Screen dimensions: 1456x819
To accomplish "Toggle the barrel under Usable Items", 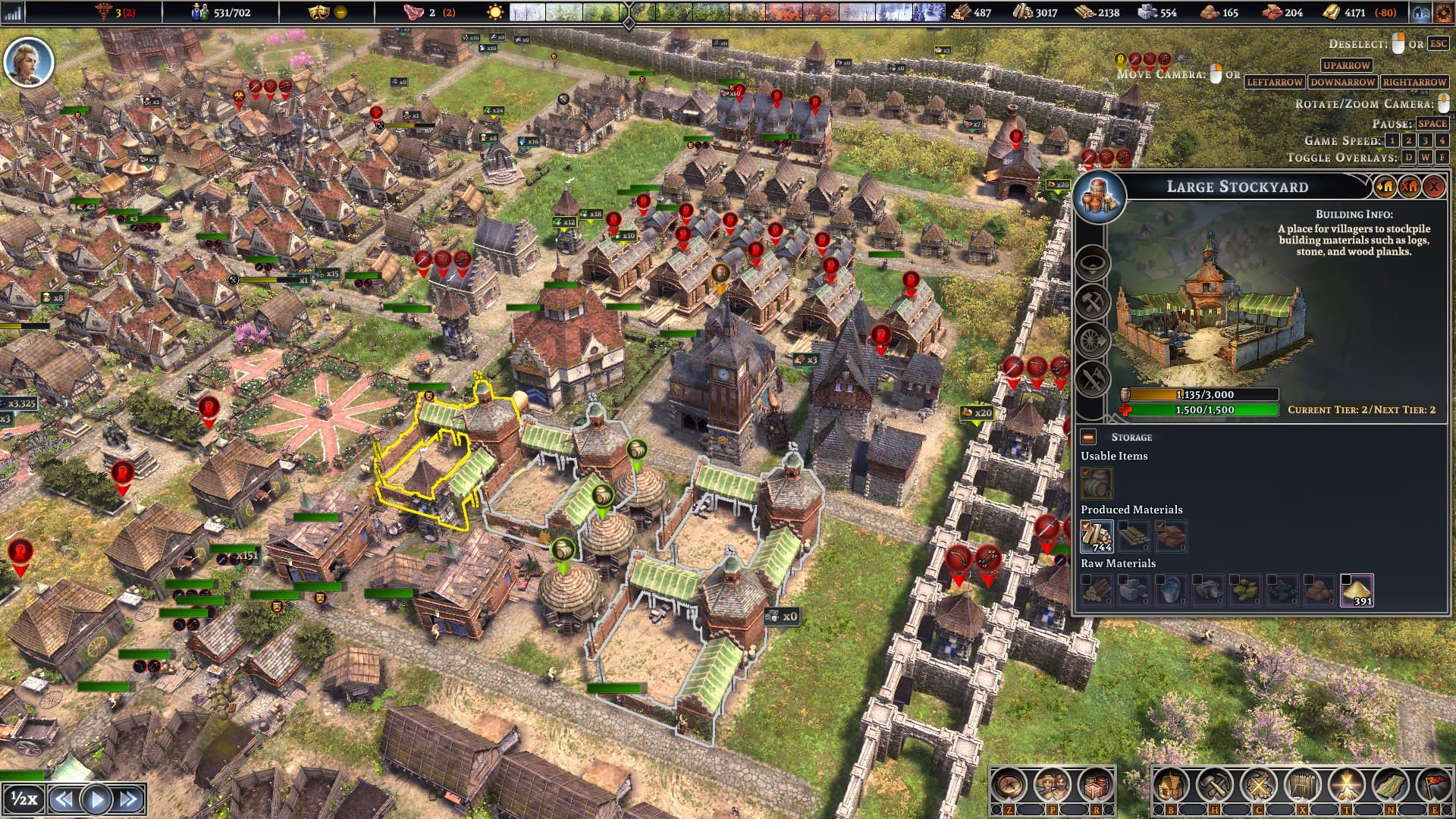I will (x=1097, y=482).
